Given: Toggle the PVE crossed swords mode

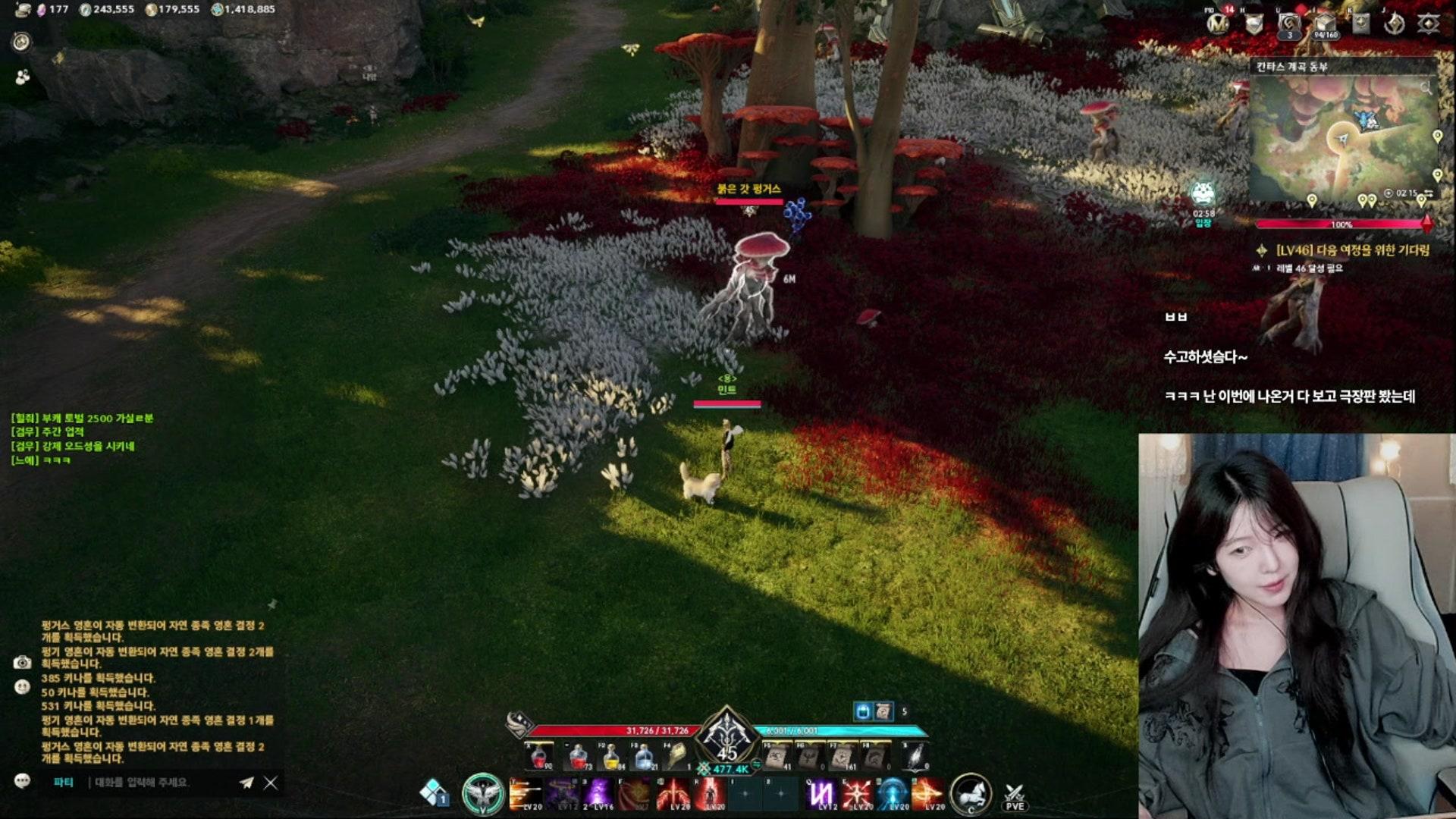Looking at the screenshot, I should point(1015,795).
